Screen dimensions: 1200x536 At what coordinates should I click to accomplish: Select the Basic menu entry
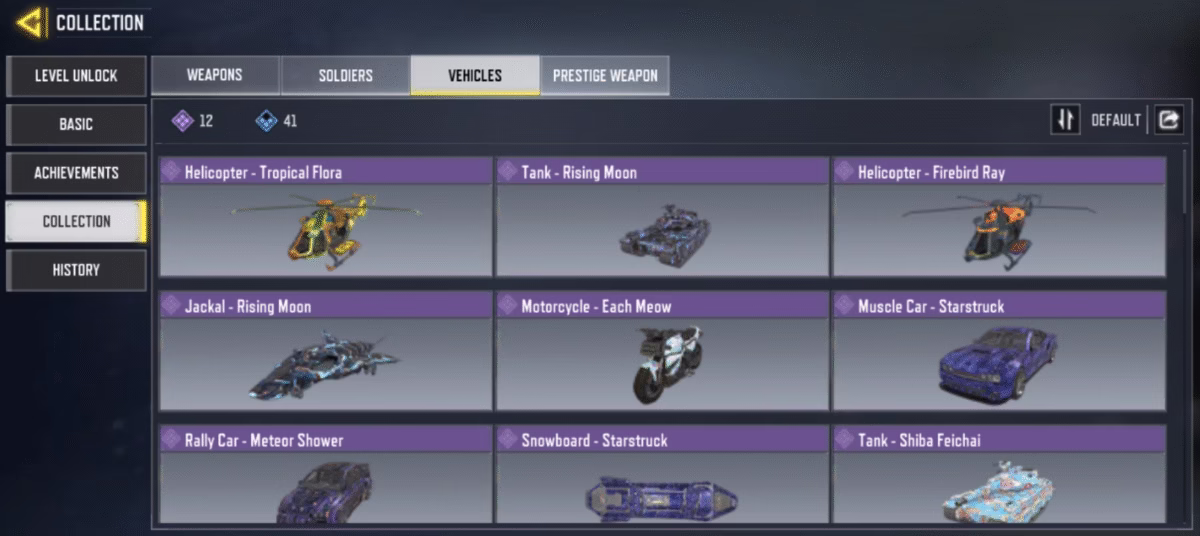click(76, 125)
